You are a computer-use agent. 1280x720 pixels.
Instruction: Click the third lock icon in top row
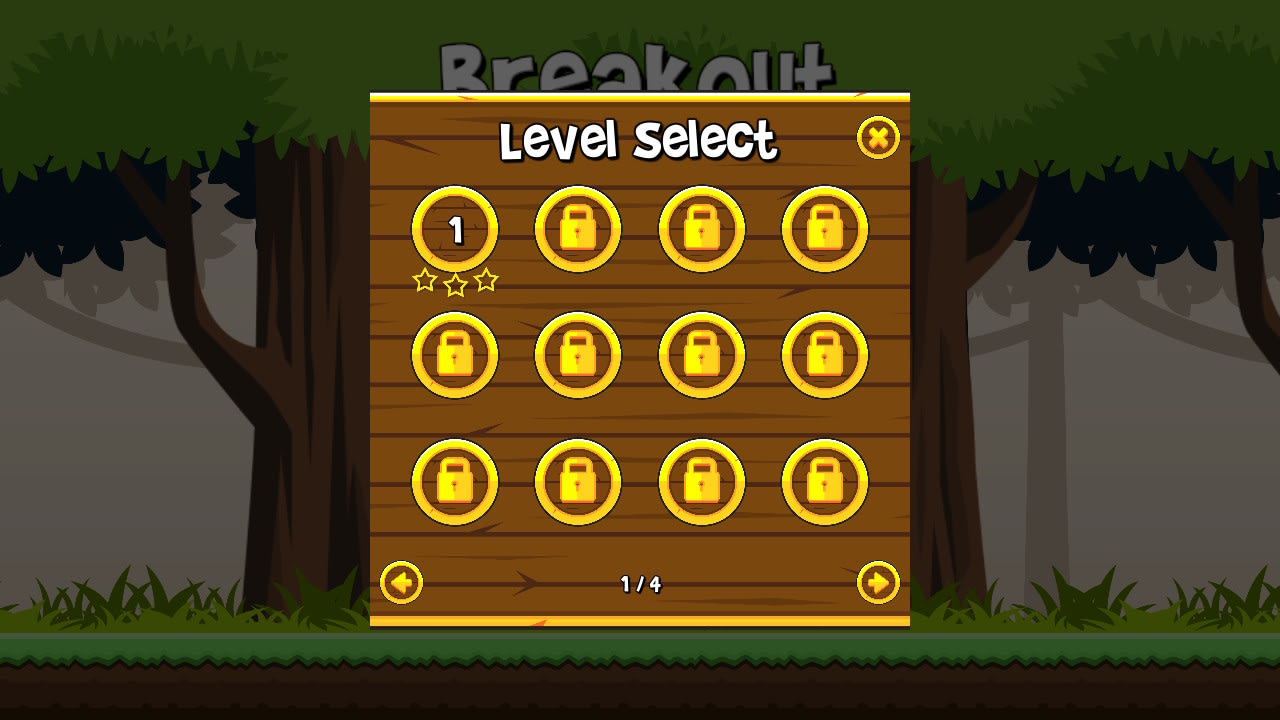[703, 228]
